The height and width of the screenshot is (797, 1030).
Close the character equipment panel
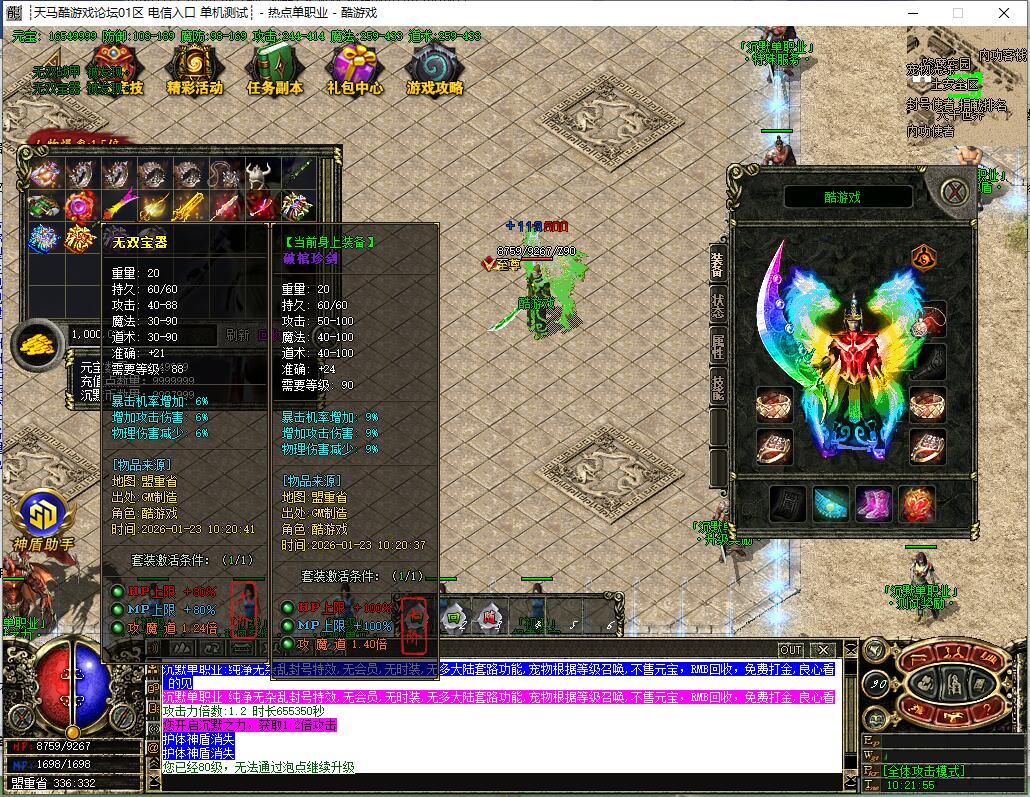(956, 190)
